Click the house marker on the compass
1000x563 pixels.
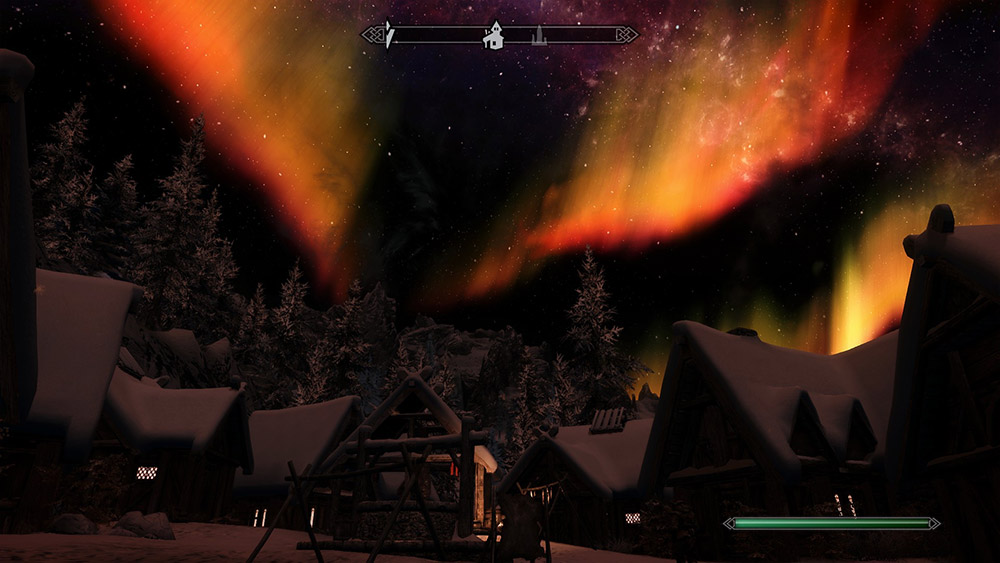point(493,36)
